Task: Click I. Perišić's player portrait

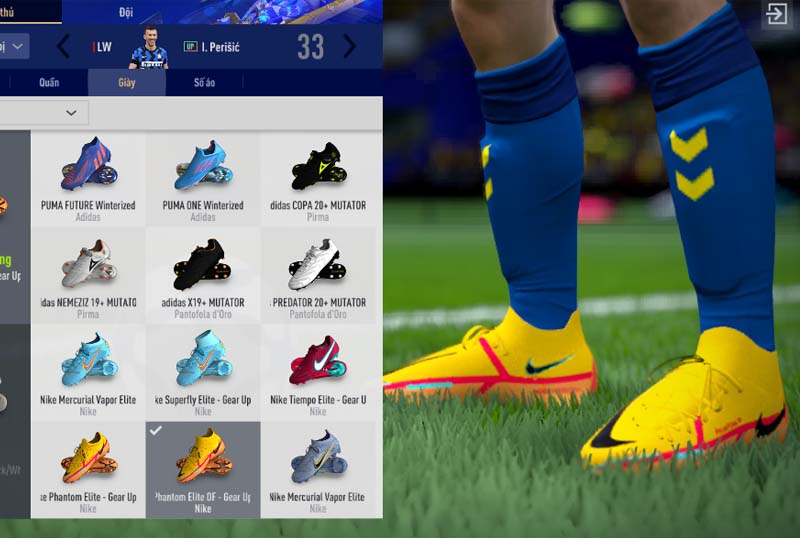Action: click(148, 47)
